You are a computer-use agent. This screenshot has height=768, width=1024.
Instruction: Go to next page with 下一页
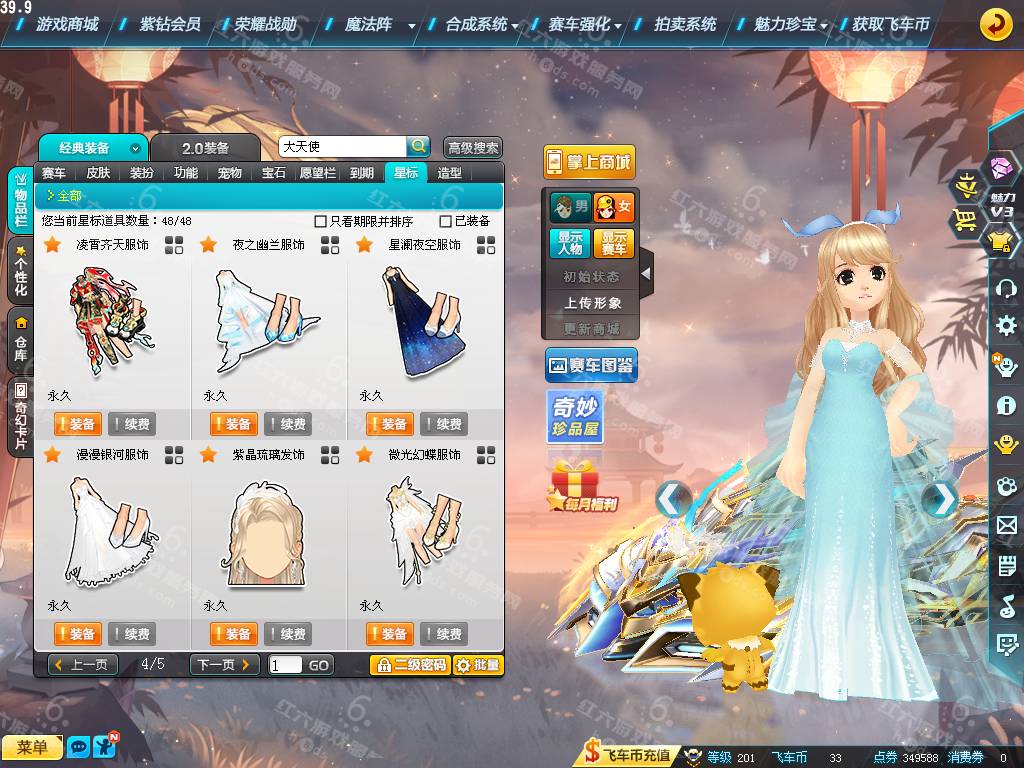tap(224, 665)
